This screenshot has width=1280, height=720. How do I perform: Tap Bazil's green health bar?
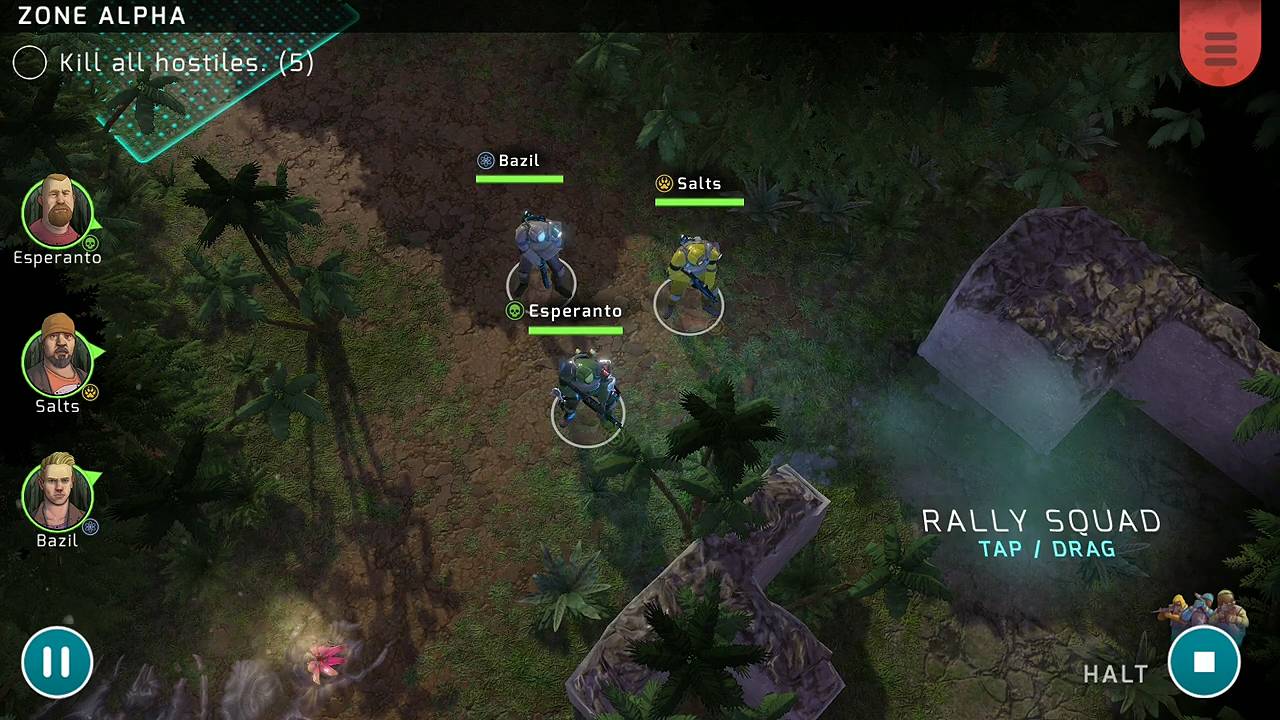(519, 179)
